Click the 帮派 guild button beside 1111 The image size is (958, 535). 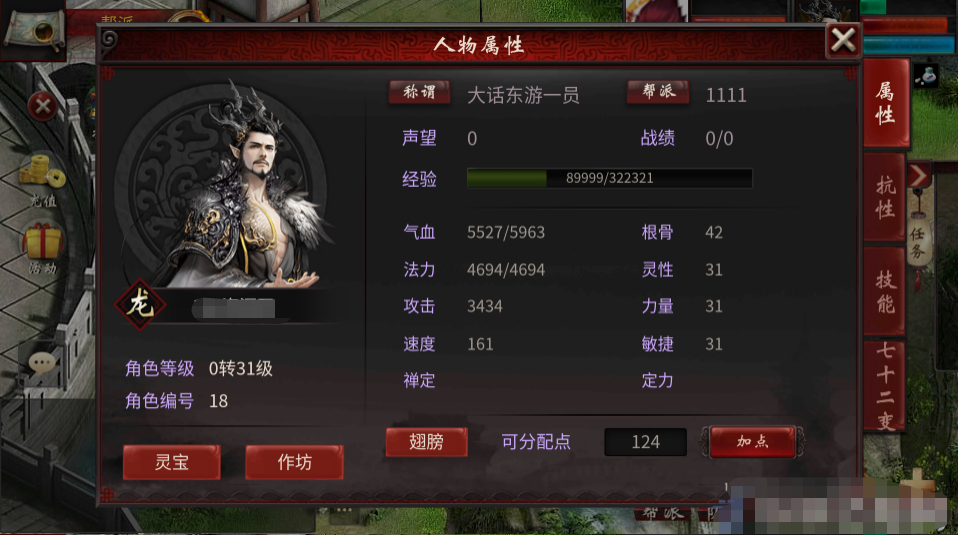(x=658, y=93)
